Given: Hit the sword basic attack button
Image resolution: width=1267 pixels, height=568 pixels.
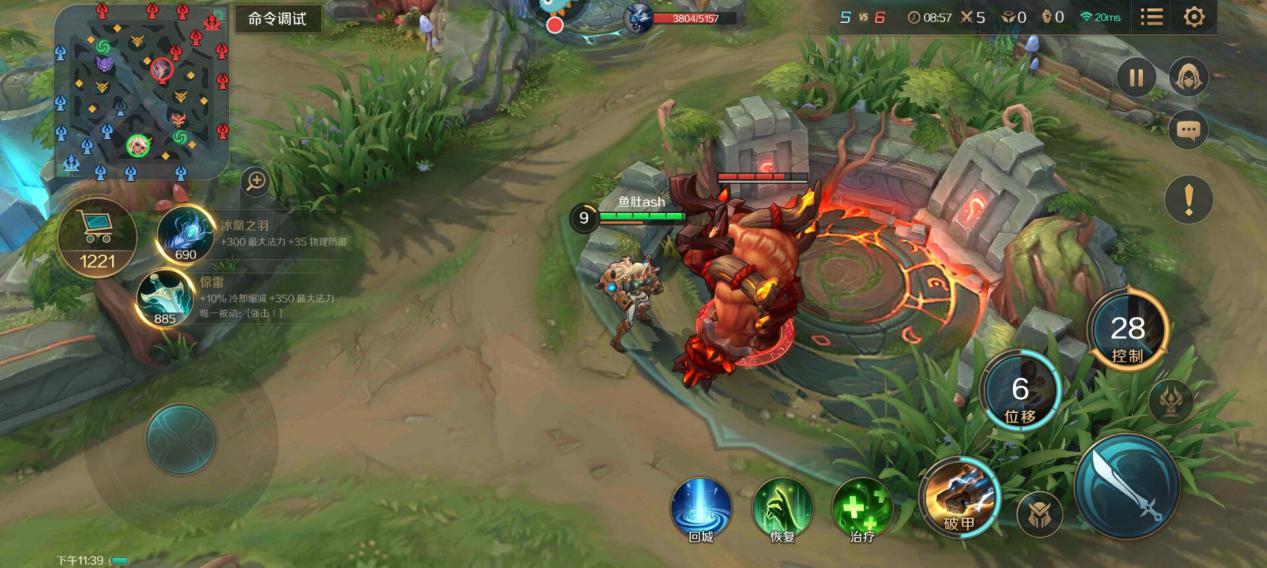Looking at the screenshot, I should (1127, 486).
